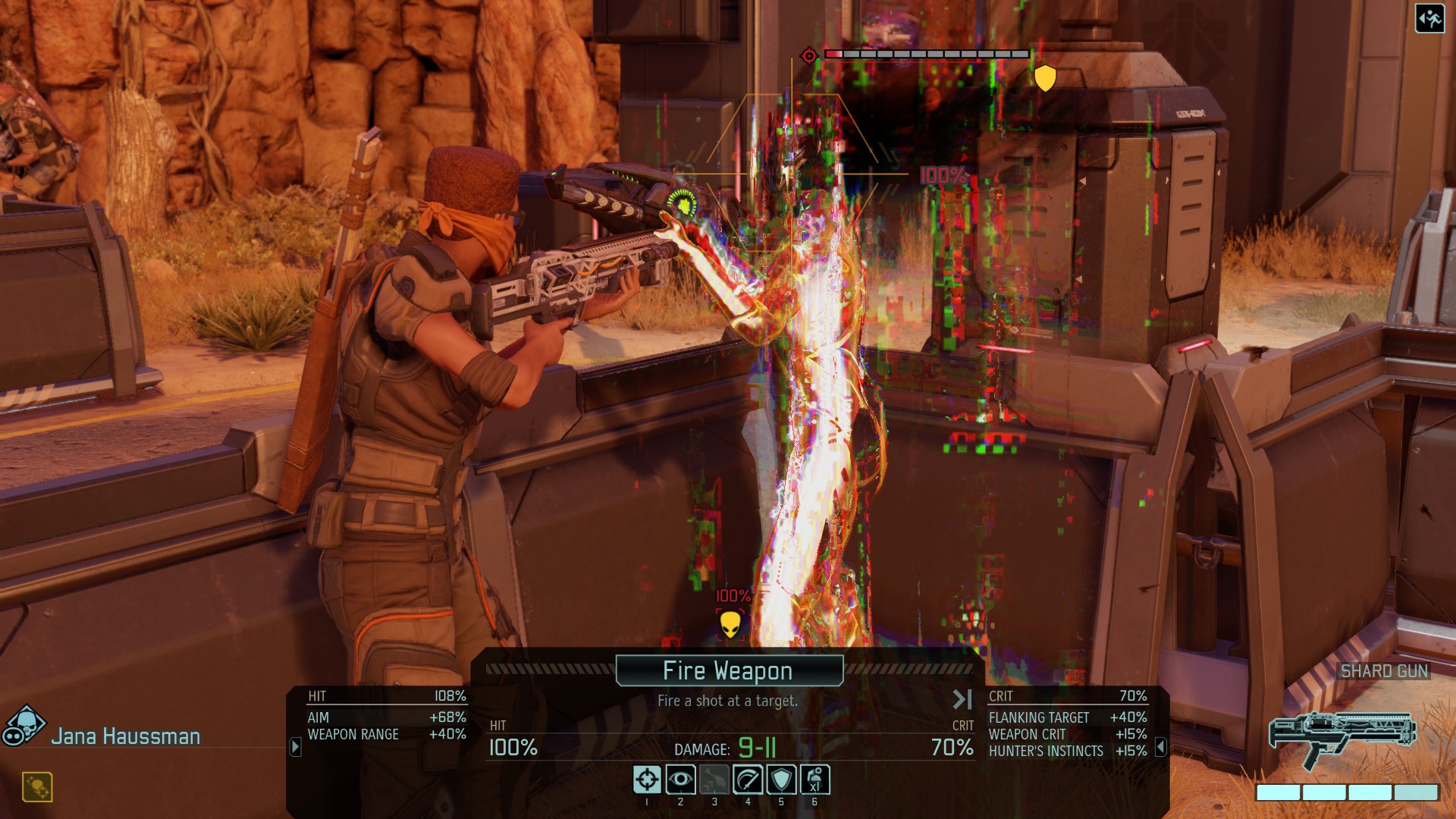This screenshot has width=1456, height=819.
Task: Collapse the hit breakdown panel arrow
Action: (296, 747)
